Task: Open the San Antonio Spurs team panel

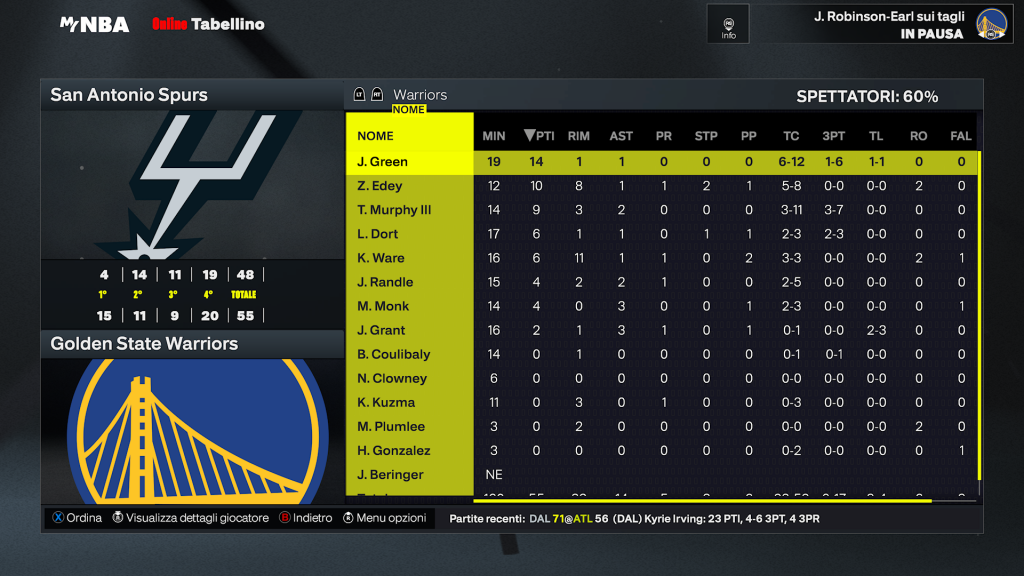Action: 192,96
